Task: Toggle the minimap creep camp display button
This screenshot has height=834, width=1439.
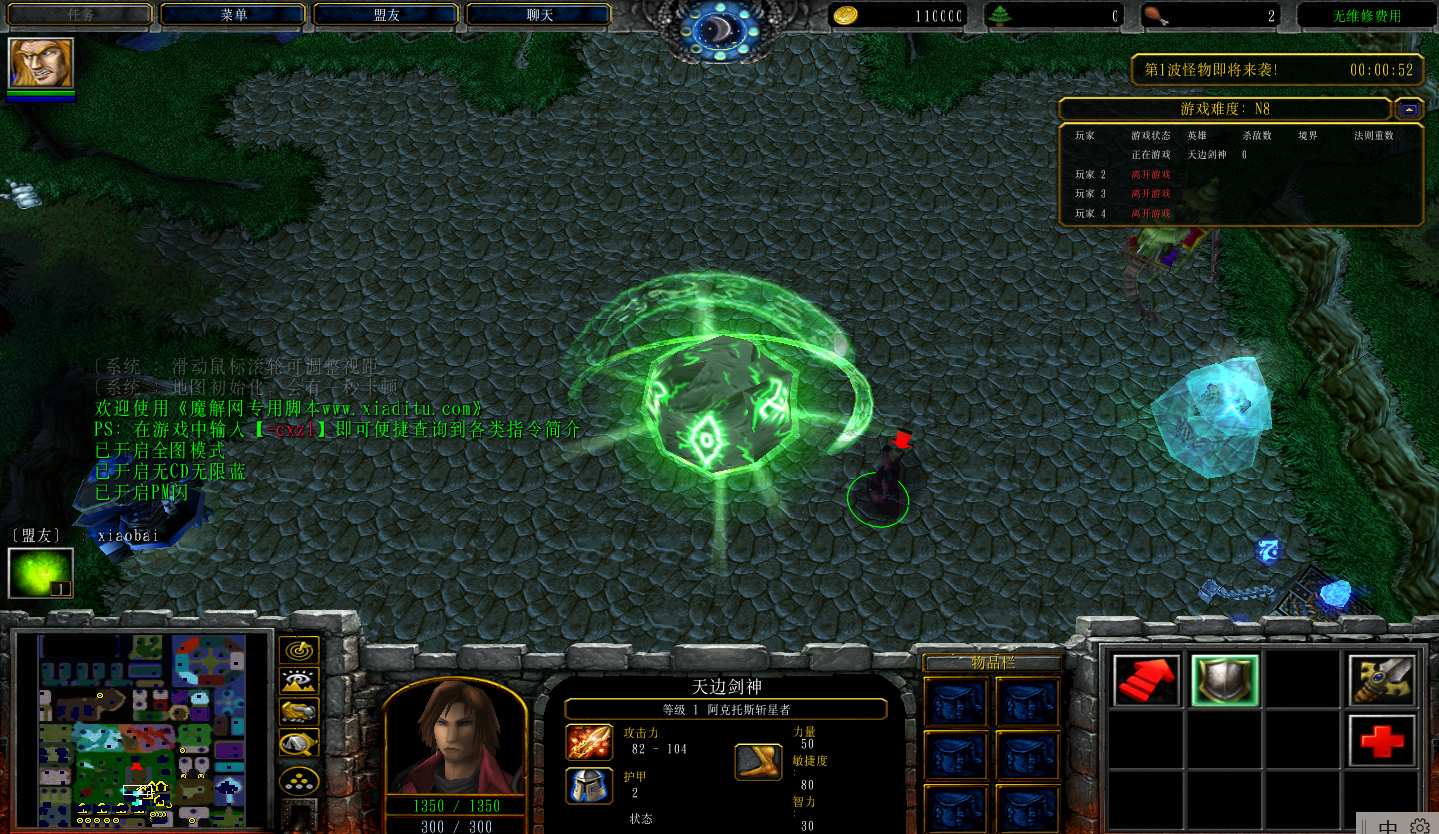Action: (x=299, y=743)
